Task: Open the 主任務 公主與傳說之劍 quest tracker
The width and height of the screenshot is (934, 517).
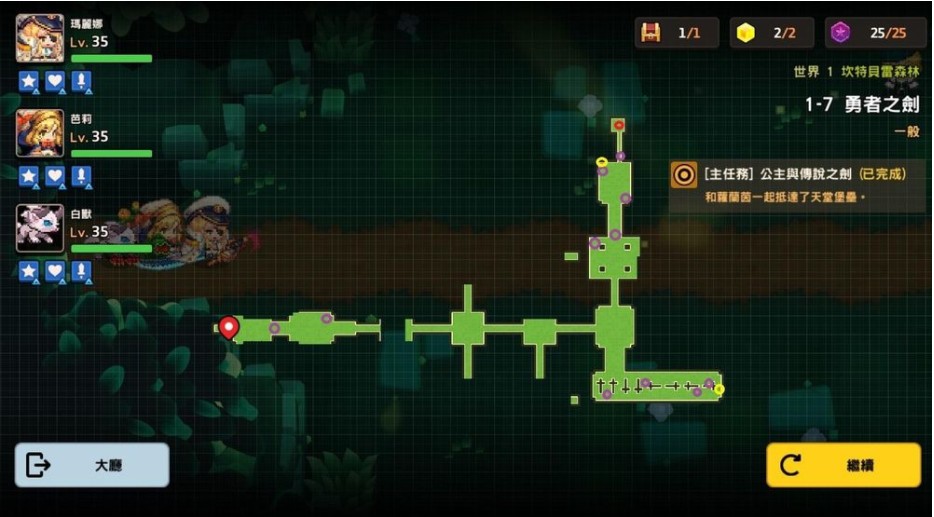Action: (795, 183)
